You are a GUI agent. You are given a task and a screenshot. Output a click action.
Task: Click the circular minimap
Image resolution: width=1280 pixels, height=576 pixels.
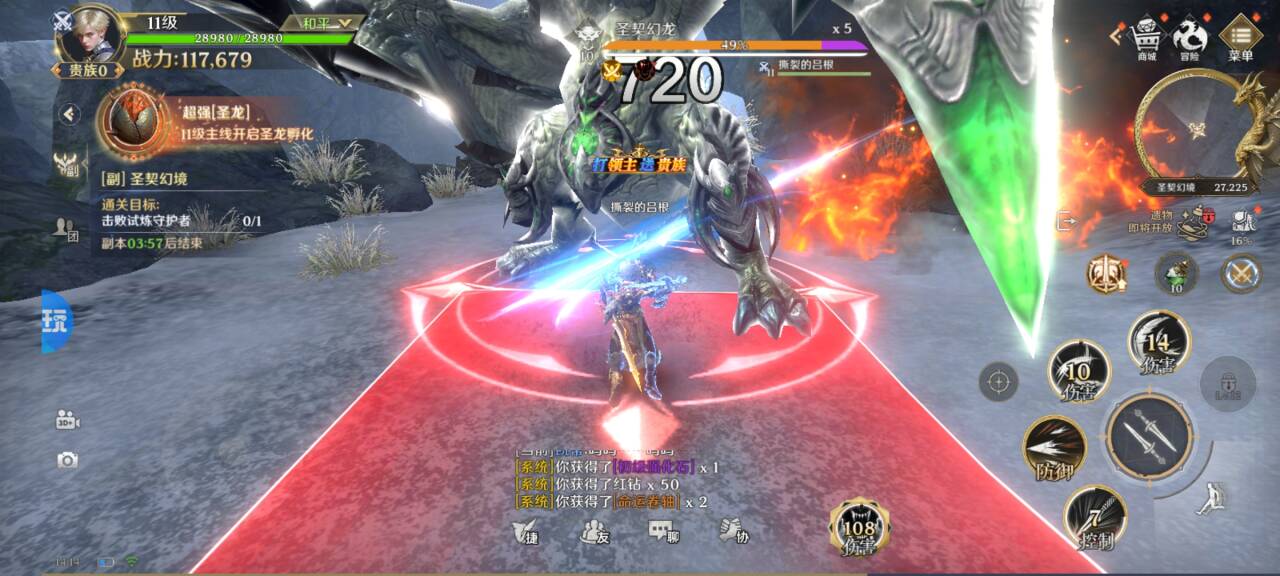coord(1195,128)
